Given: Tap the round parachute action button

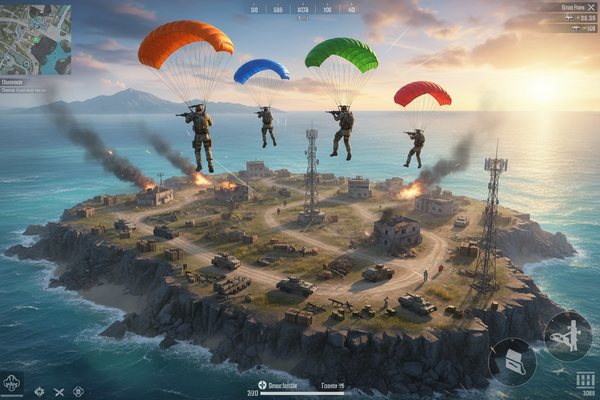Looking at the screenshot, I should click(x=567, y=335).
